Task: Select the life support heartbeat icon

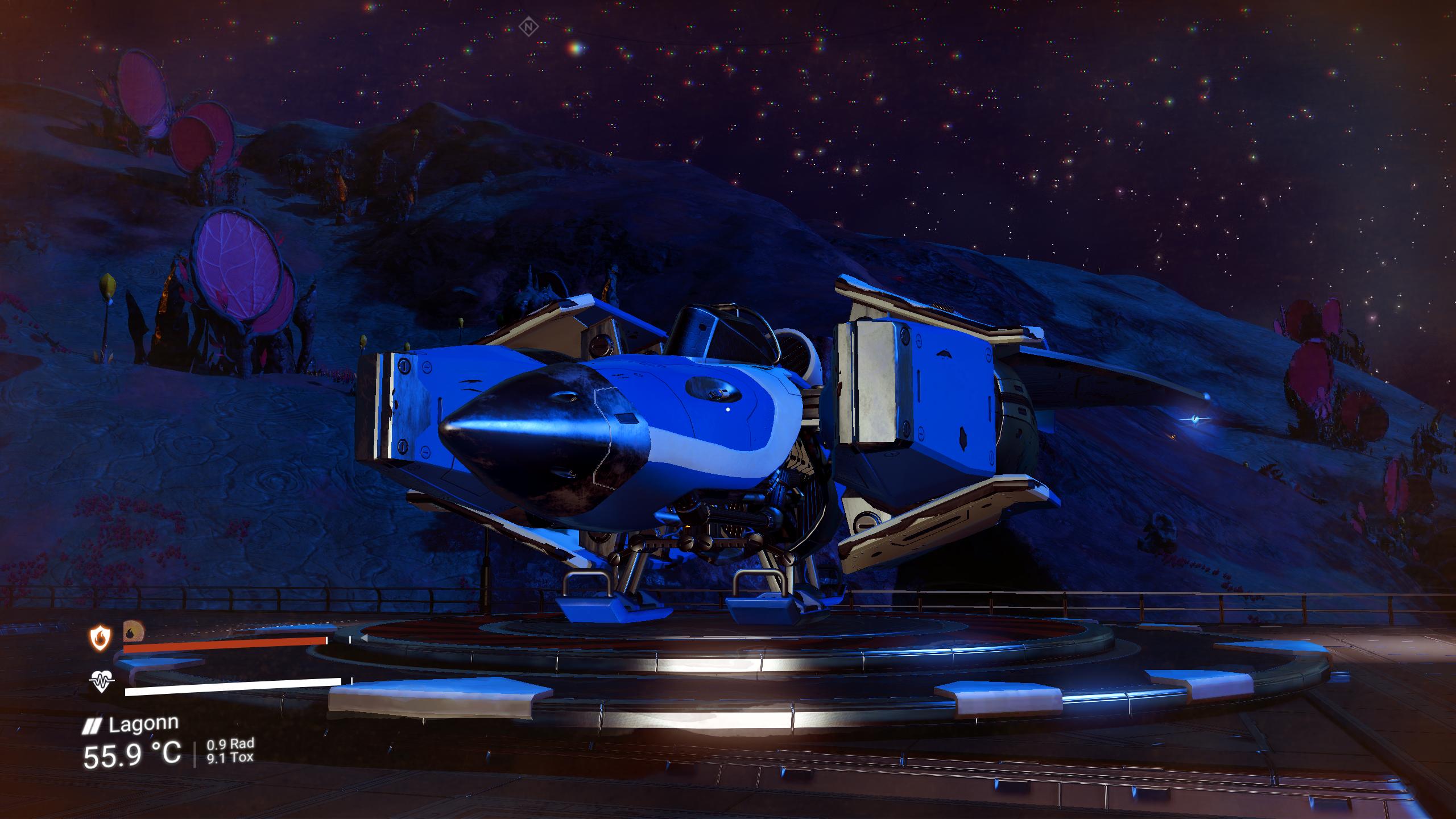Action: (x=102, y=681)
